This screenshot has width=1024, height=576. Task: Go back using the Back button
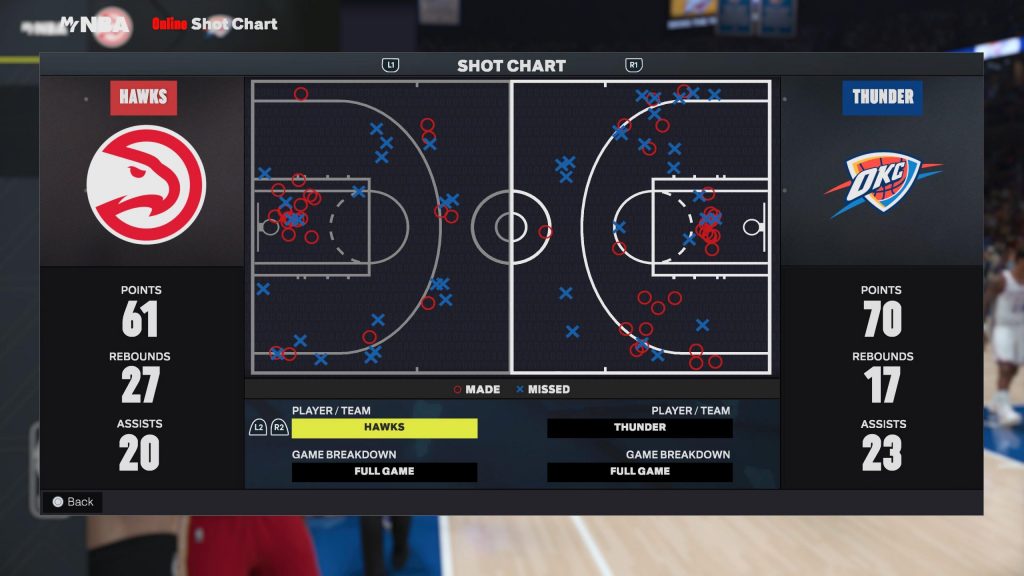72,502
